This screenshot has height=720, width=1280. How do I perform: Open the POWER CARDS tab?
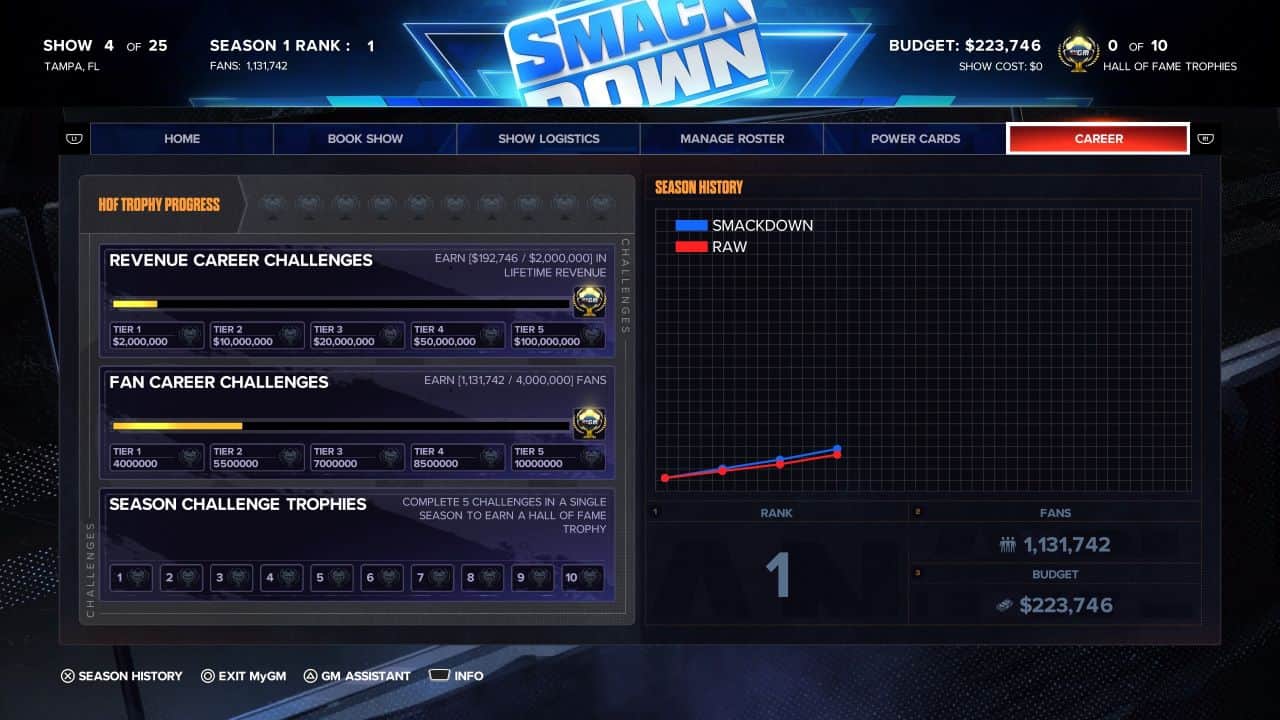(915, 138)
